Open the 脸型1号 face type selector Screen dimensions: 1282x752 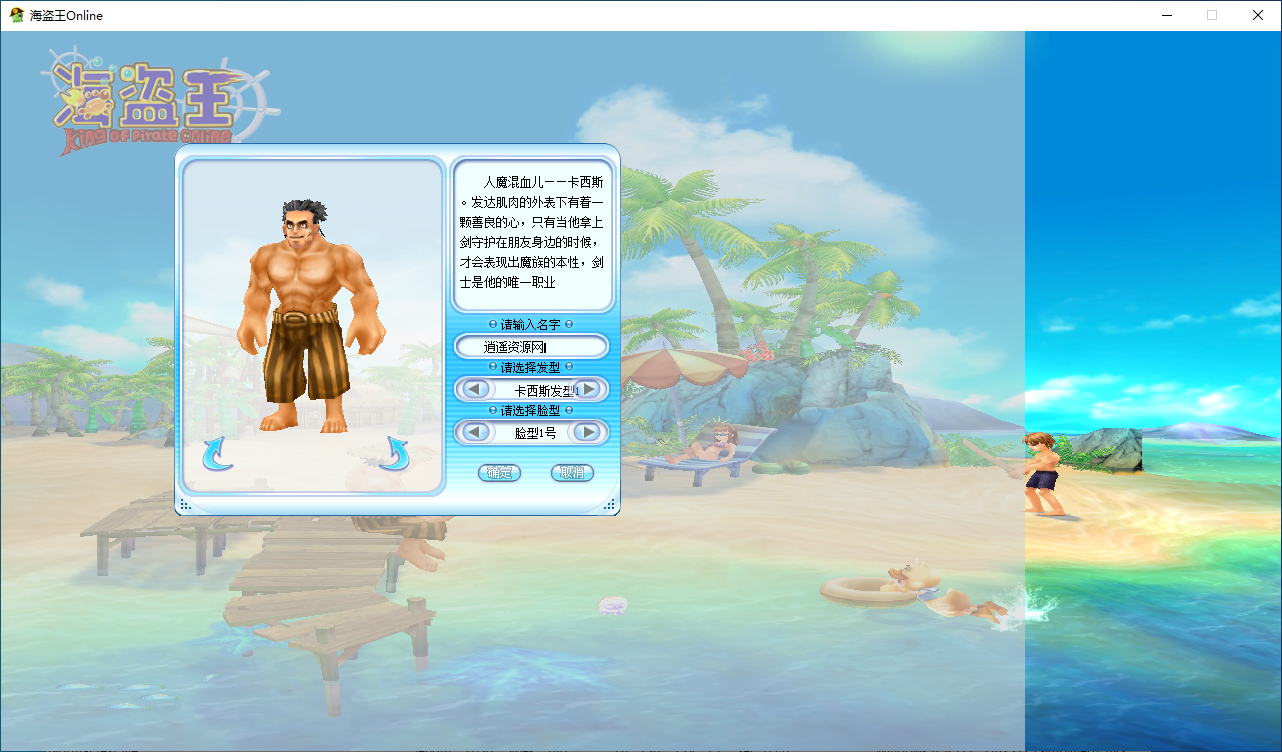[531, 432]
